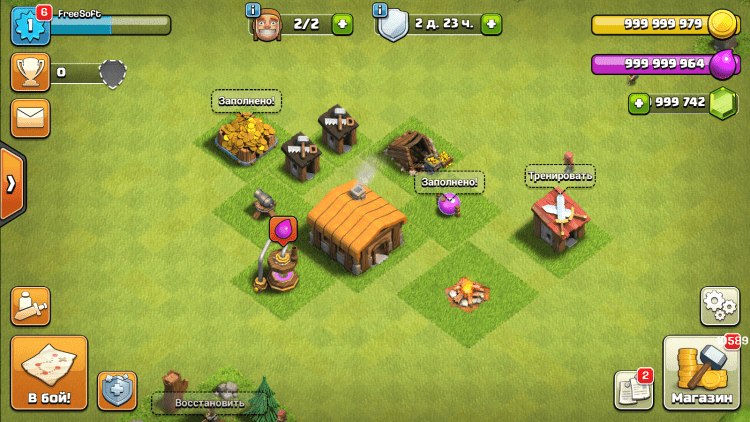Screen dimensions: 750x422
Task: Tap the Восстановить label
Action: point(209,403)
